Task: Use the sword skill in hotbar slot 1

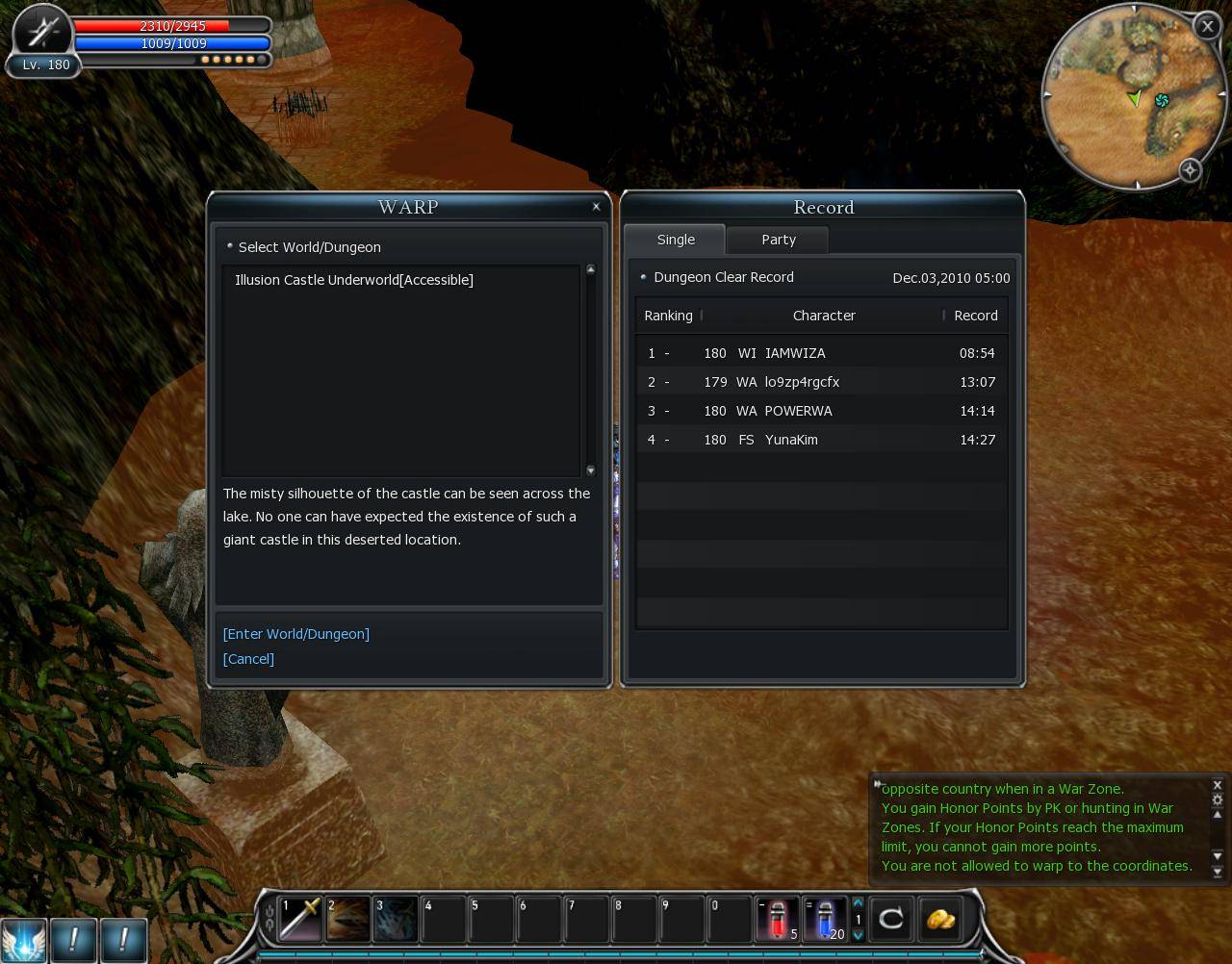Action: coord(299,919)
